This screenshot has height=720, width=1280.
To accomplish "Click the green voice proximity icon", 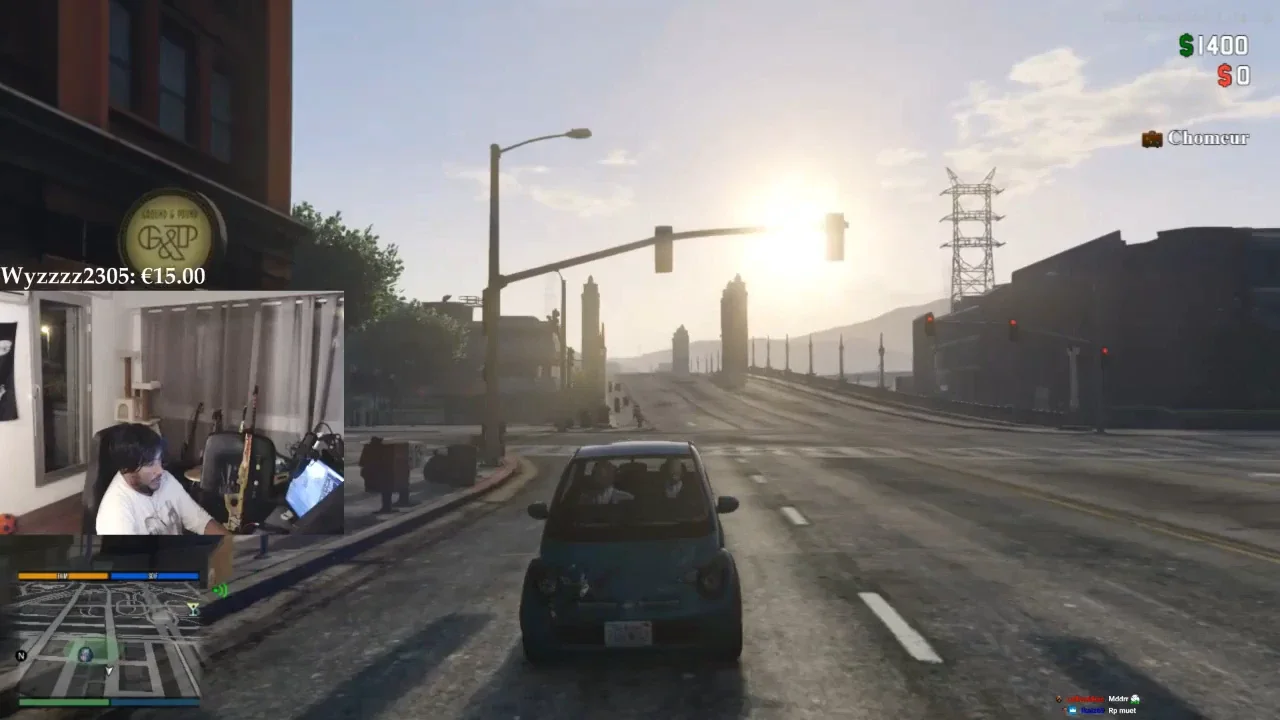I will point(221,590).
